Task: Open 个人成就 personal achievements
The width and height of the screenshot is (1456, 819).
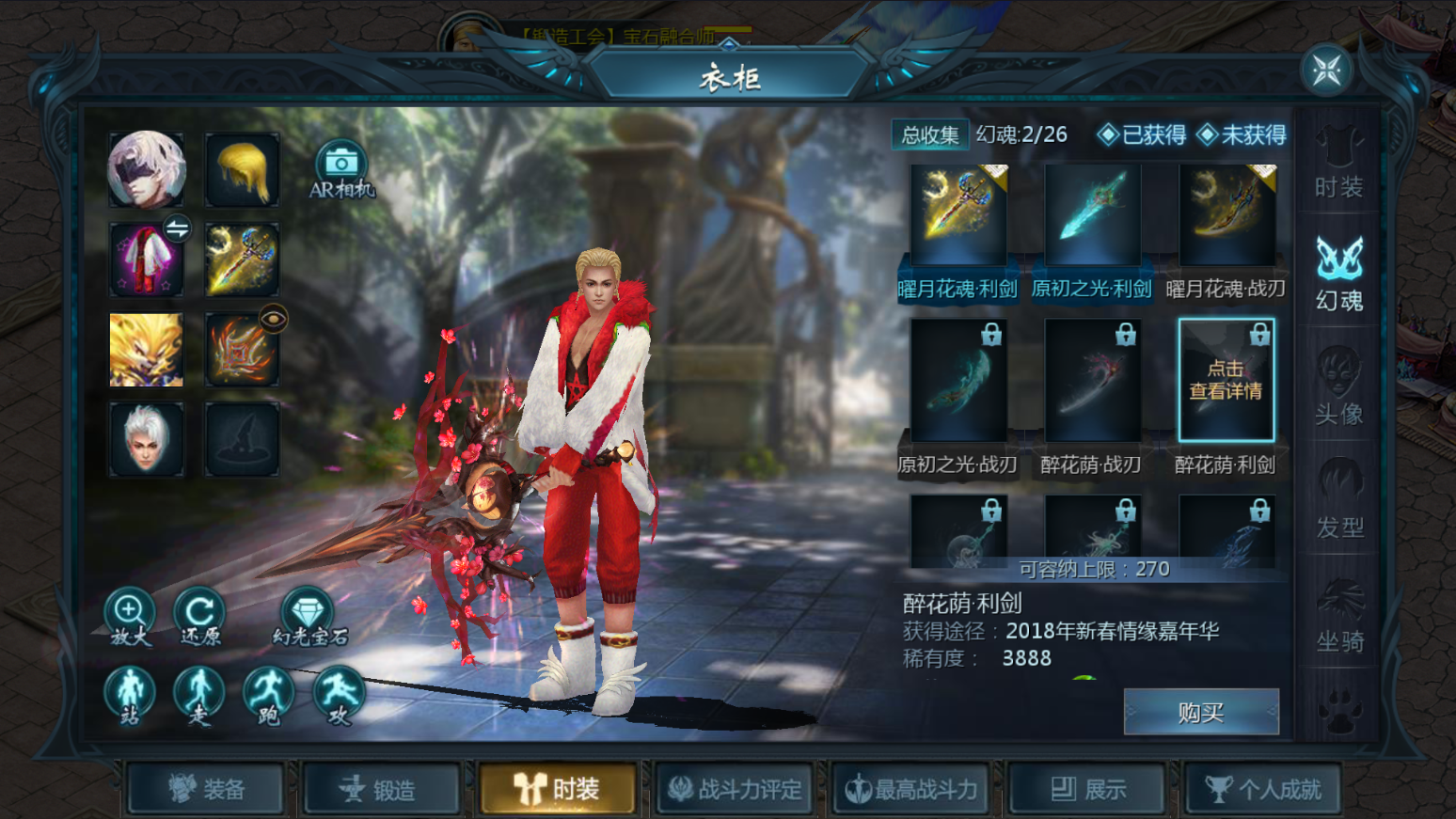Action: tap(1262, 789)
